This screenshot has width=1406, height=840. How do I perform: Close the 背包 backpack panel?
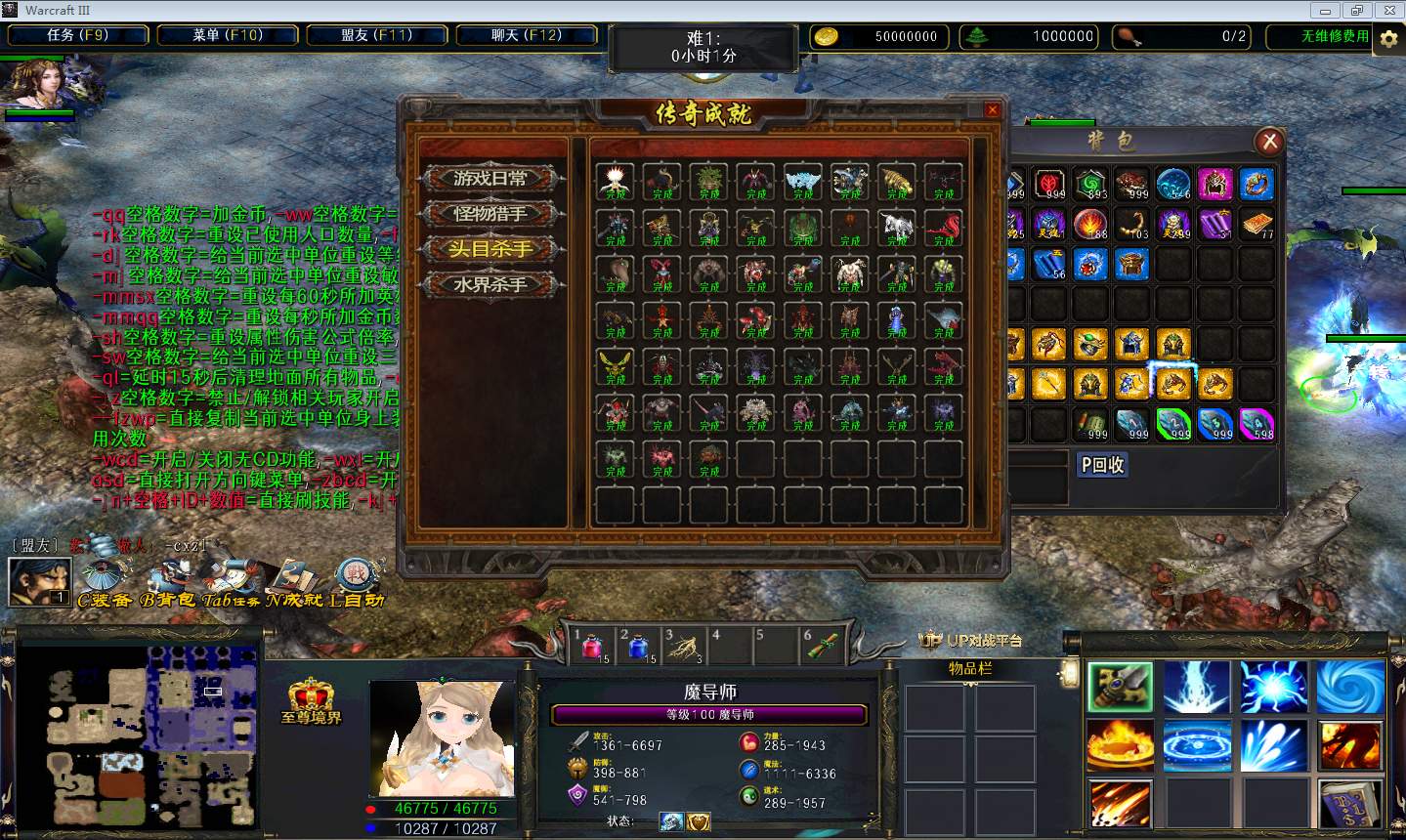(1269, 142)
